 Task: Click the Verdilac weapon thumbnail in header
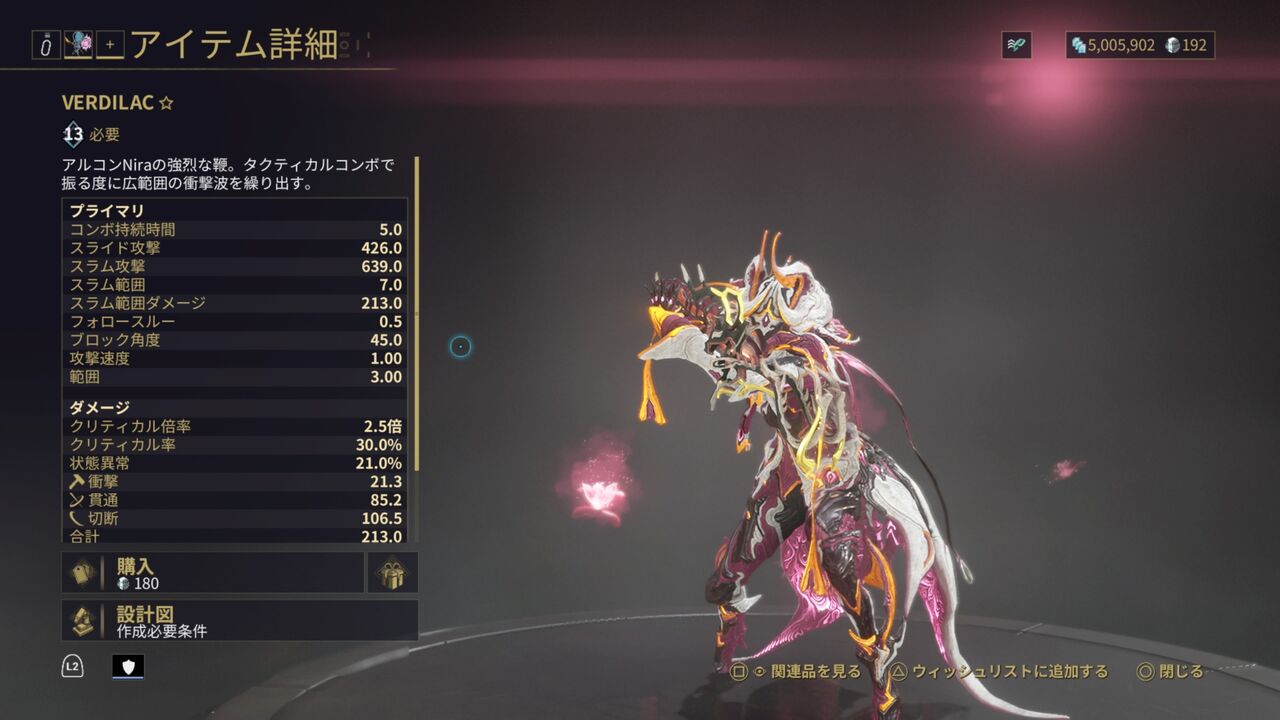(x=78, y=44)
